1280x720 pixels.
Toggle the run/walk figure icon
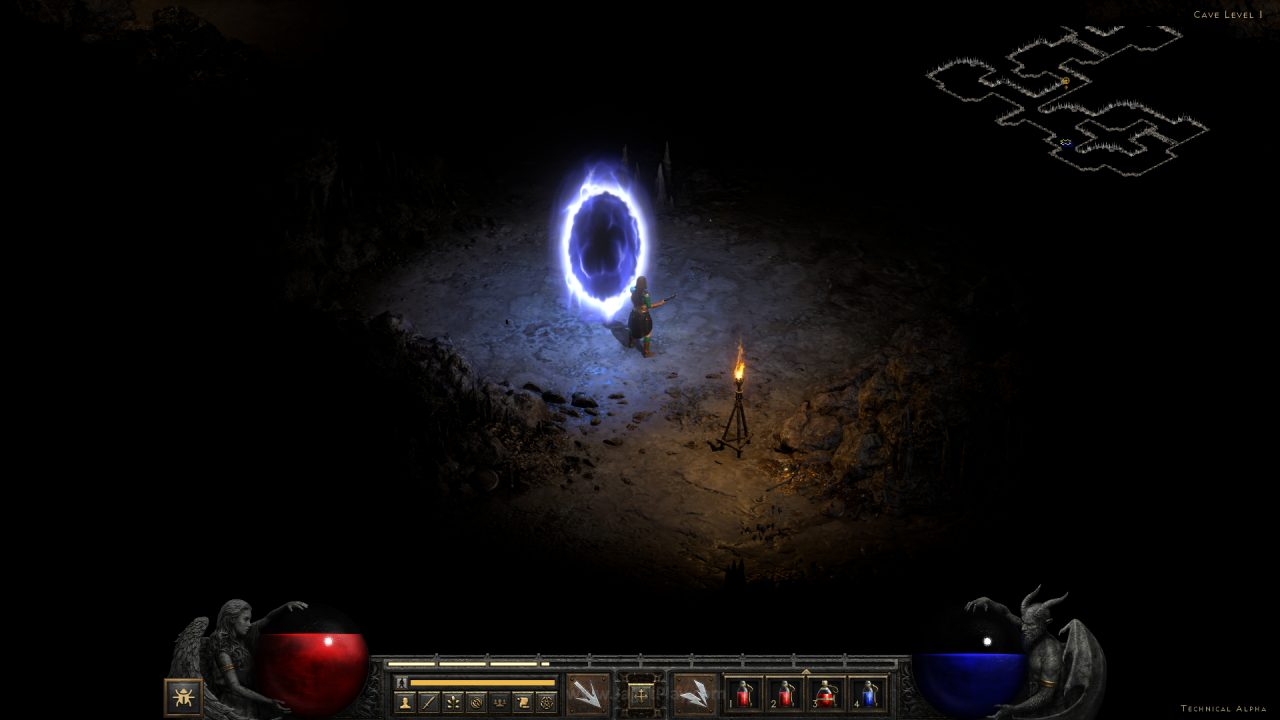click(x=402, y=682)
